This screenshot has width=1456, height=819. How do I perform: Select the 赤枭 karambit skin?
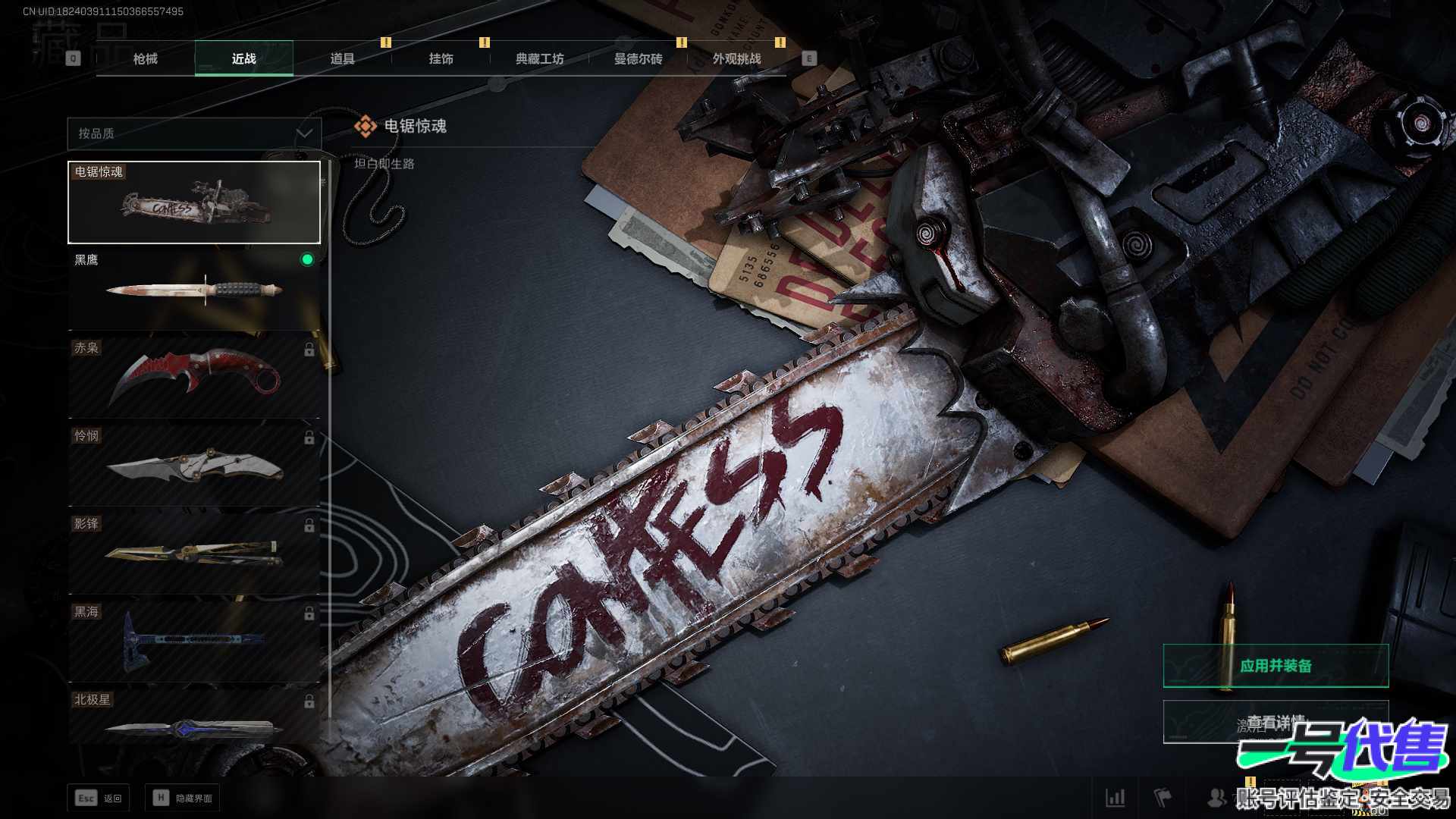point(194,376)
